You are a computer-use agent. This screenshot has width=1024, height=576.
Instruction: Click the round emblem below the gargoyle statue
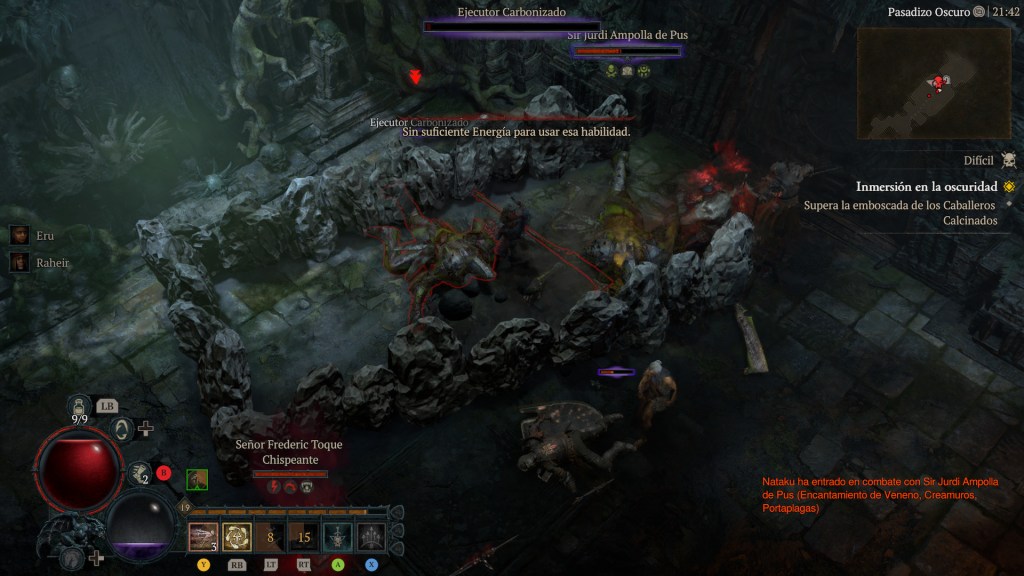point(72,557)
